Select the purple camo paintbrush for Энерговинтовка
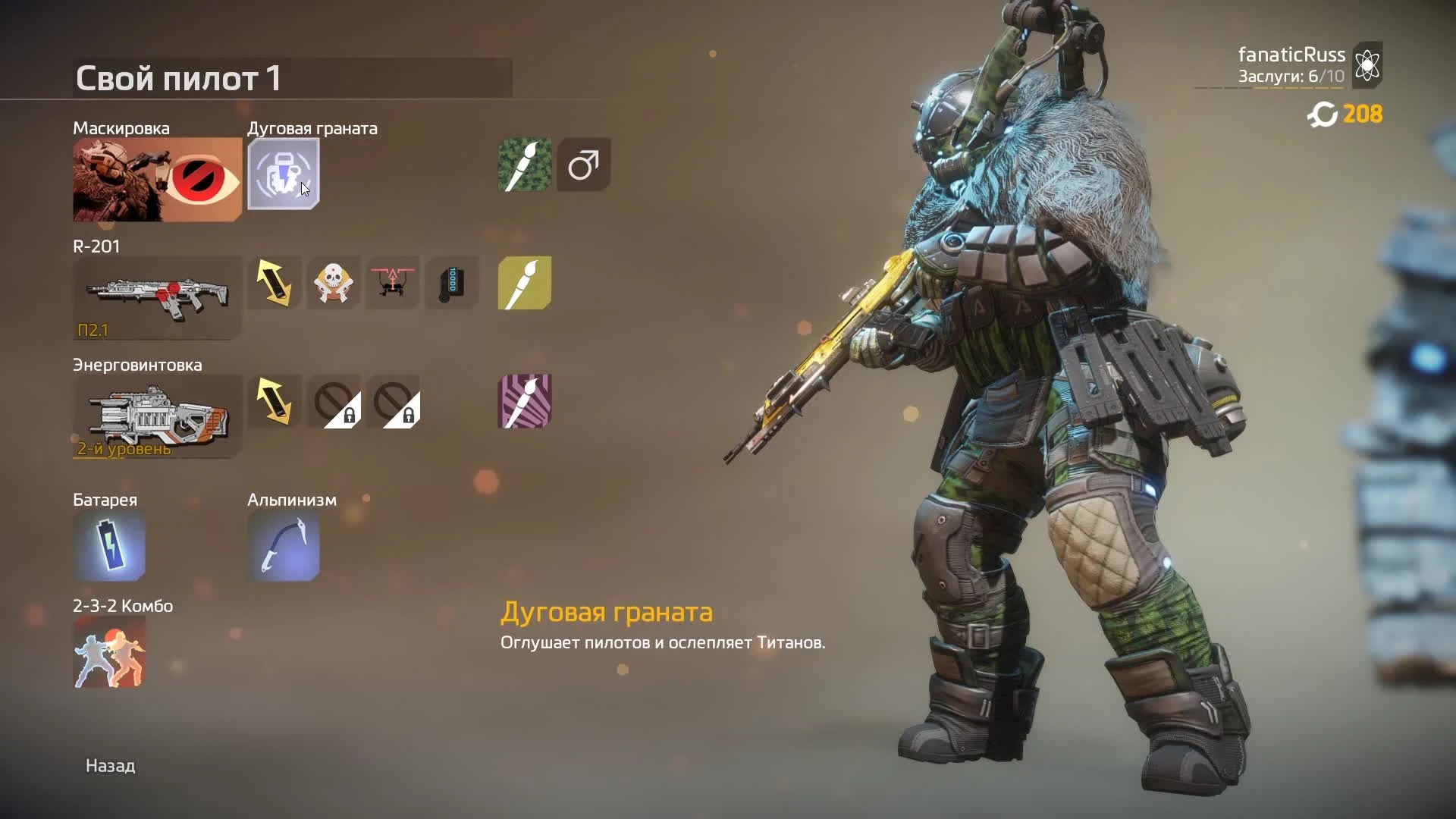The width and height of the screenshot is (1456, 819). pos(524,402)
